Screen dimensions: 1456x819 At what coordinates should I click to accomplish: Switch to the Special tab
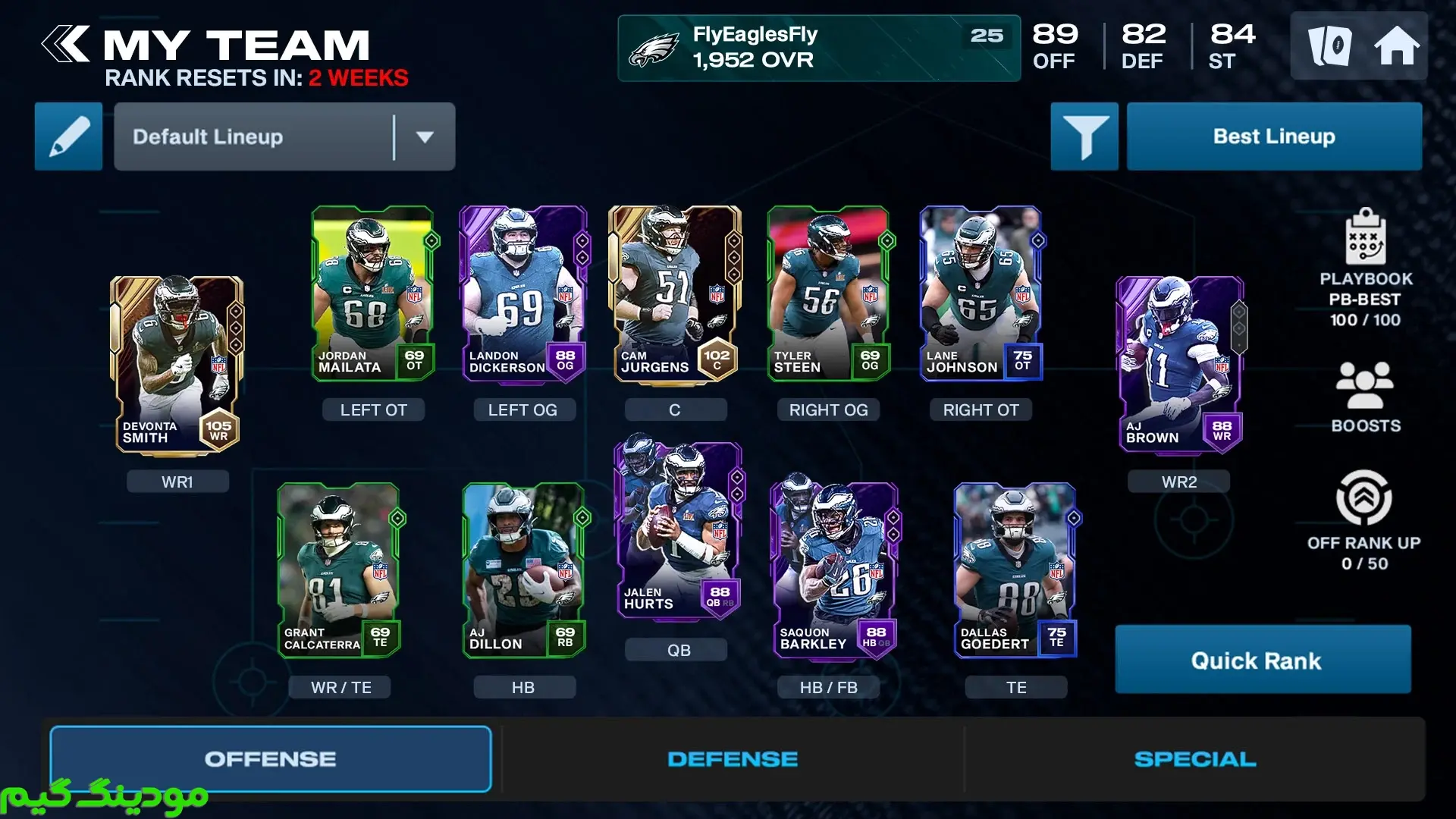click(x=1194, y=759)
